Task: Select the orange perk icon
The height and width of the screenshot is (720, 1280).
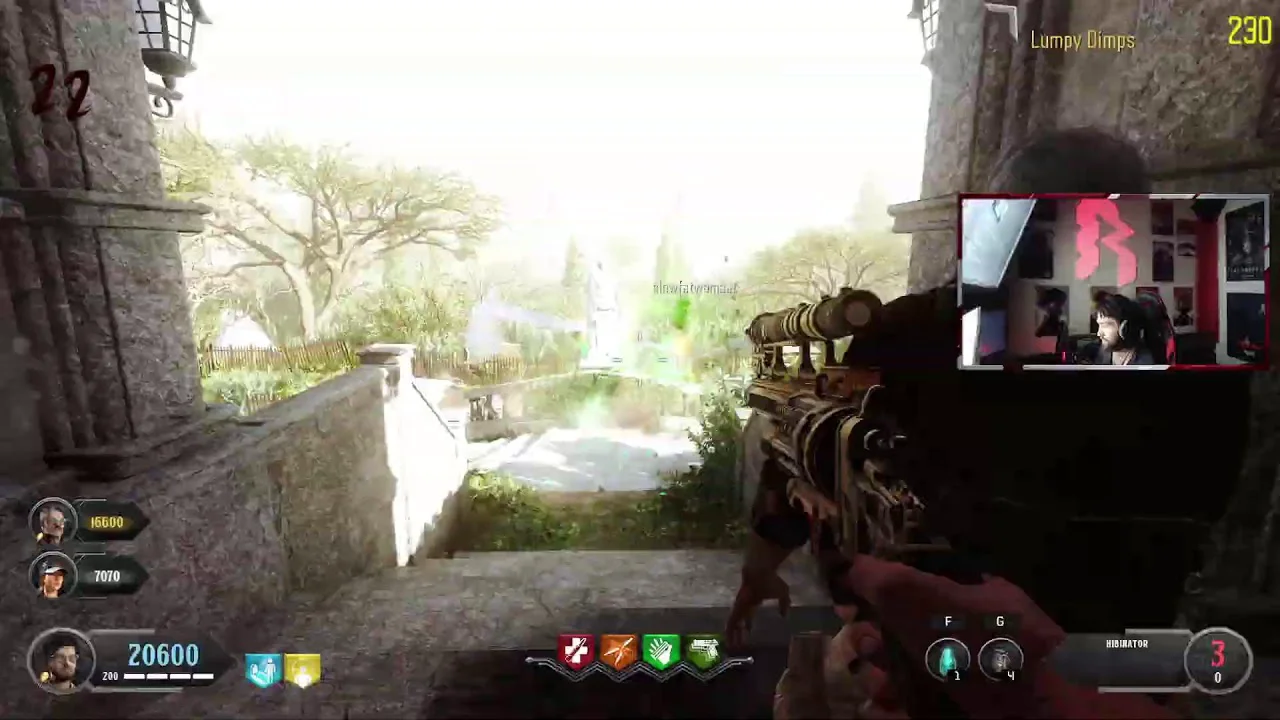Action: click(x=619, y=652)
